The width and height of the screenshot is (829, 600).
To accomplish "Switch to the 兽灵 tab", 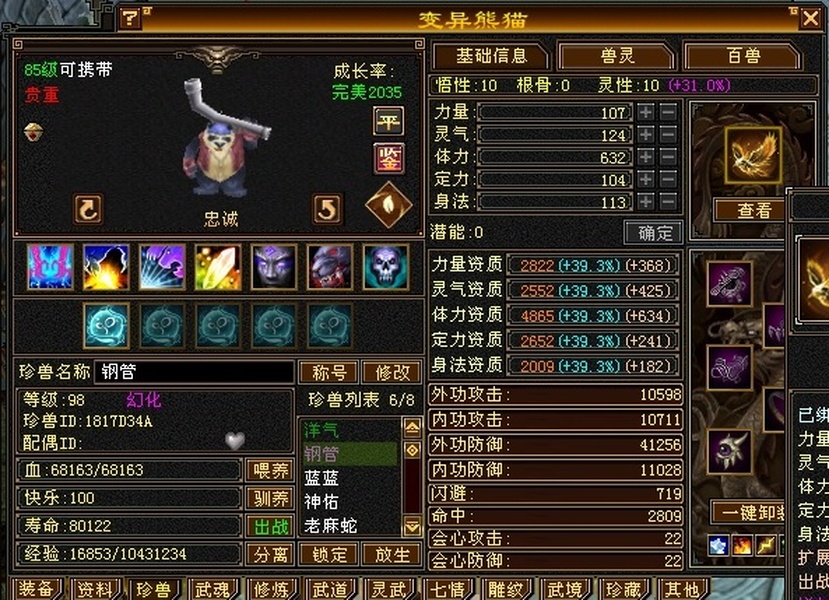I will click(613, 56).
